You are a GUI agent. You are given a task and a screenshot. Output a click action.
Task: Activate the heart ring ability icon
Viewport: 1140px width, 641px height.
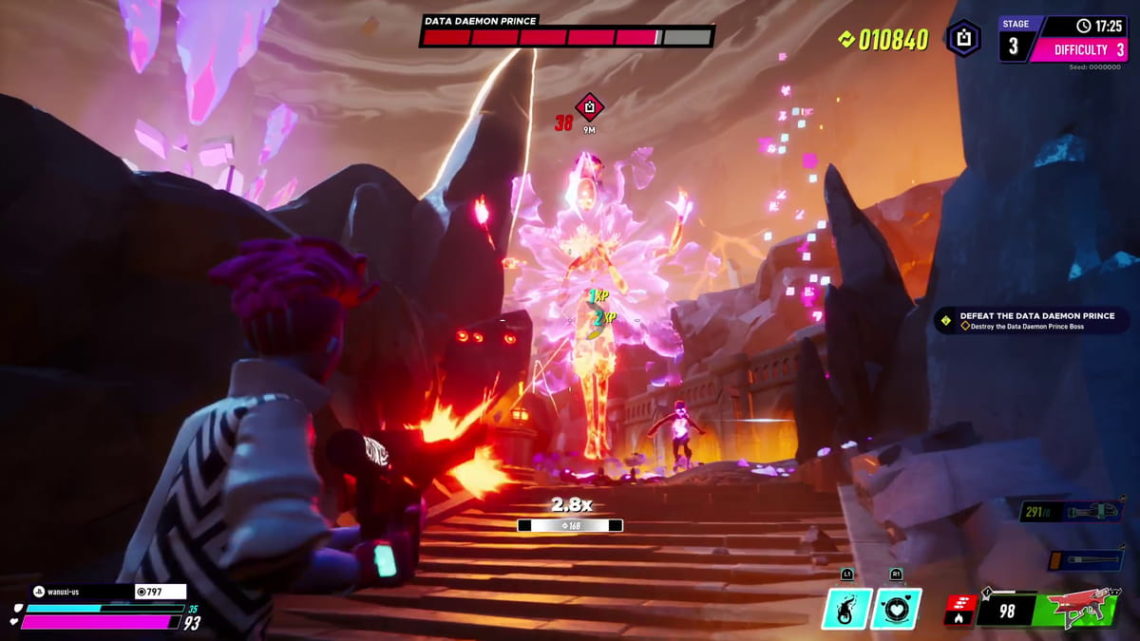point(896,609)
